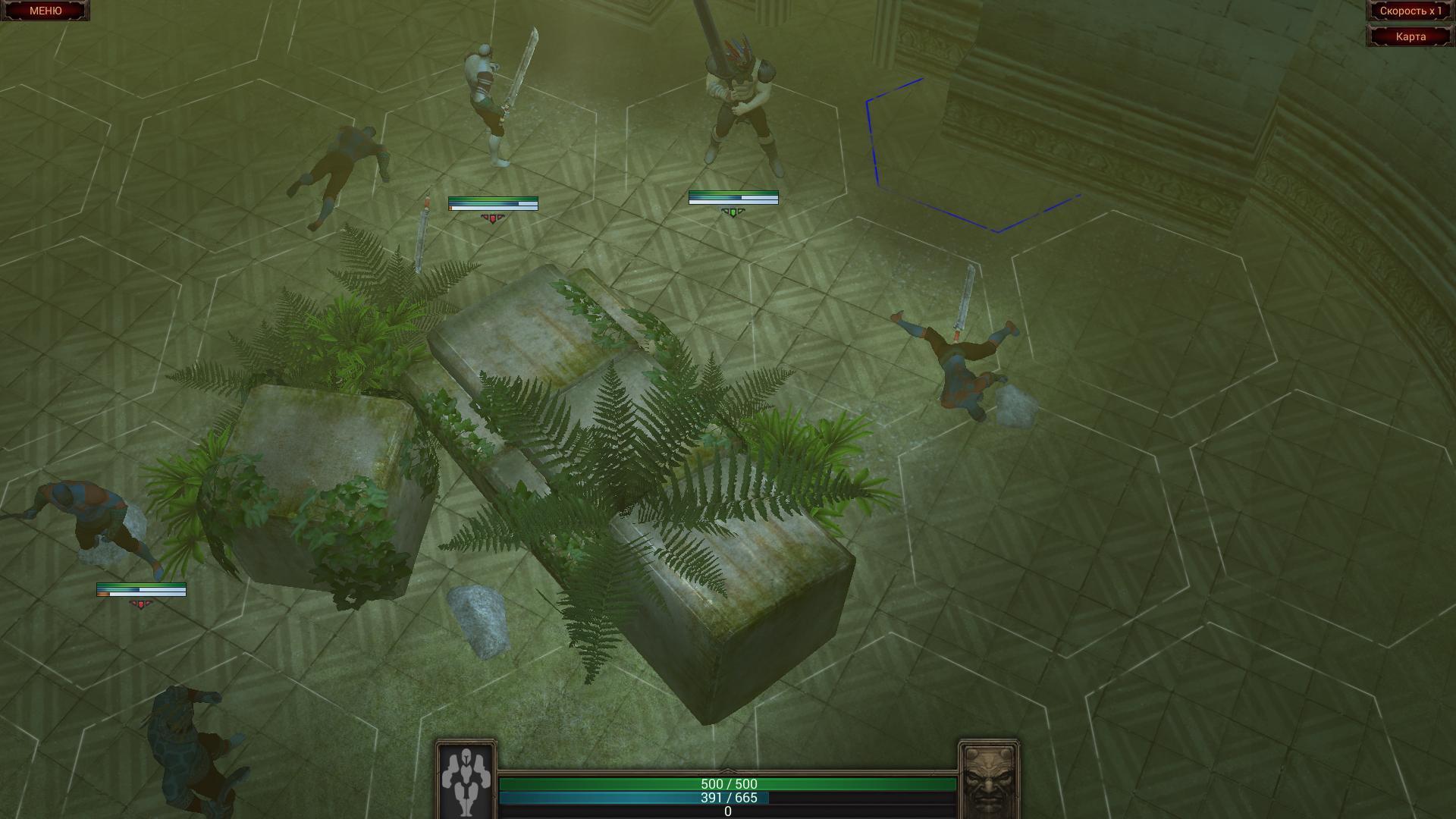Open the Карта map view
The image size is (1456, 819).
[1412, 36]
